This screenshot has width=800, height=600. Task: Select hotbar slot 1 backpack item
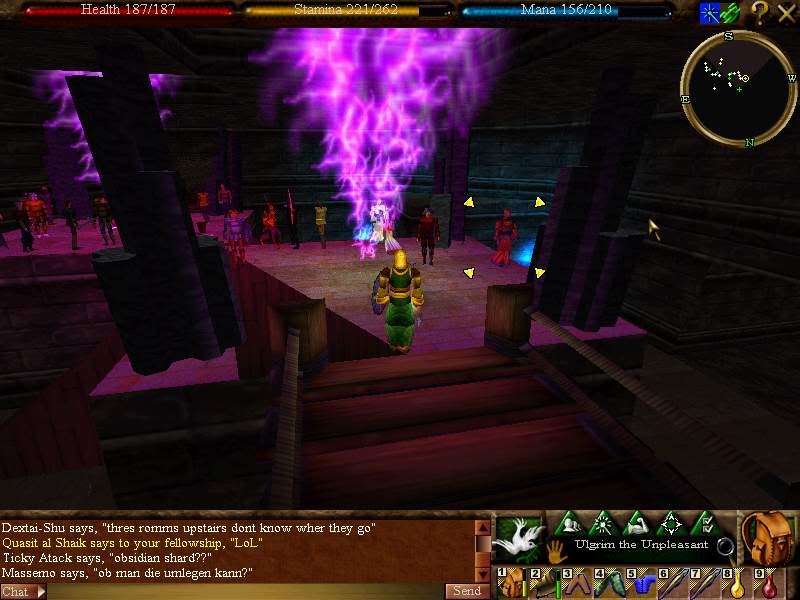coord(512,583)
